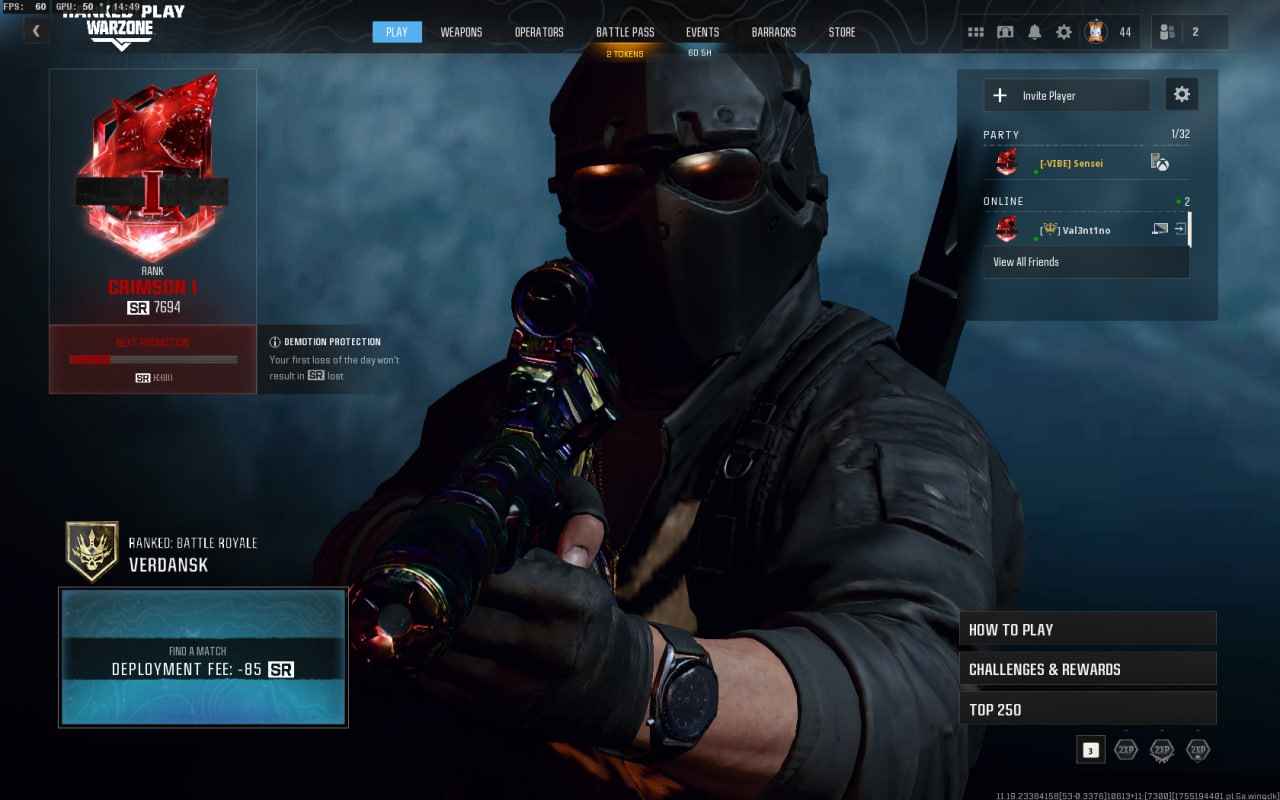This screenshot has height=800, width=1280.
Task: Click the social friends icon showing 2
Action: (1170, 31)
